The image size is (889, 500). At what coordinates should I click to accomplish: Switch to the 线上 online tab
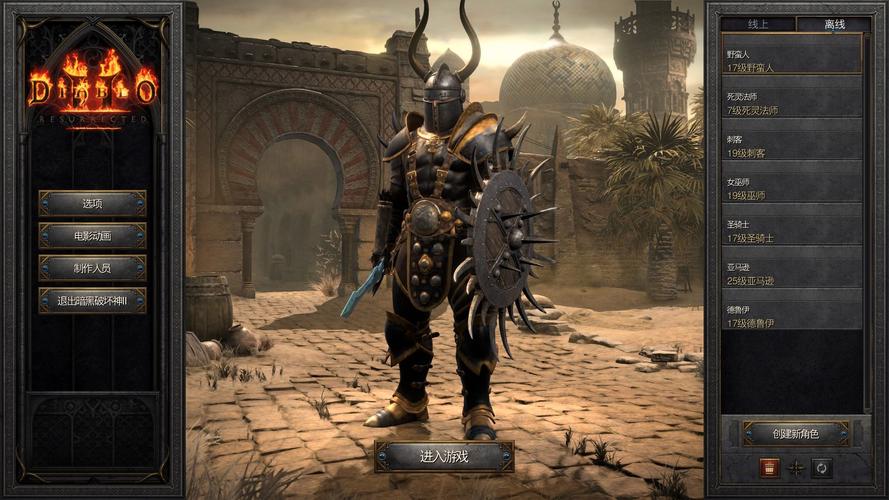tap(758, 24)
